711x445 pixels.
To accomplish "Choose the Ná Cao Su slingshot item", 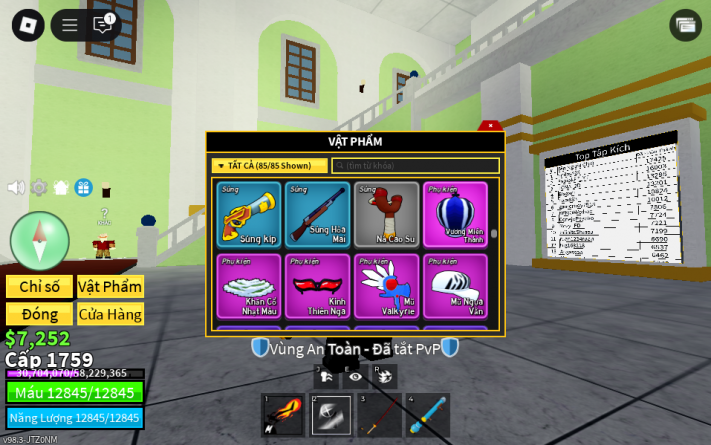I will coord(387,214).
